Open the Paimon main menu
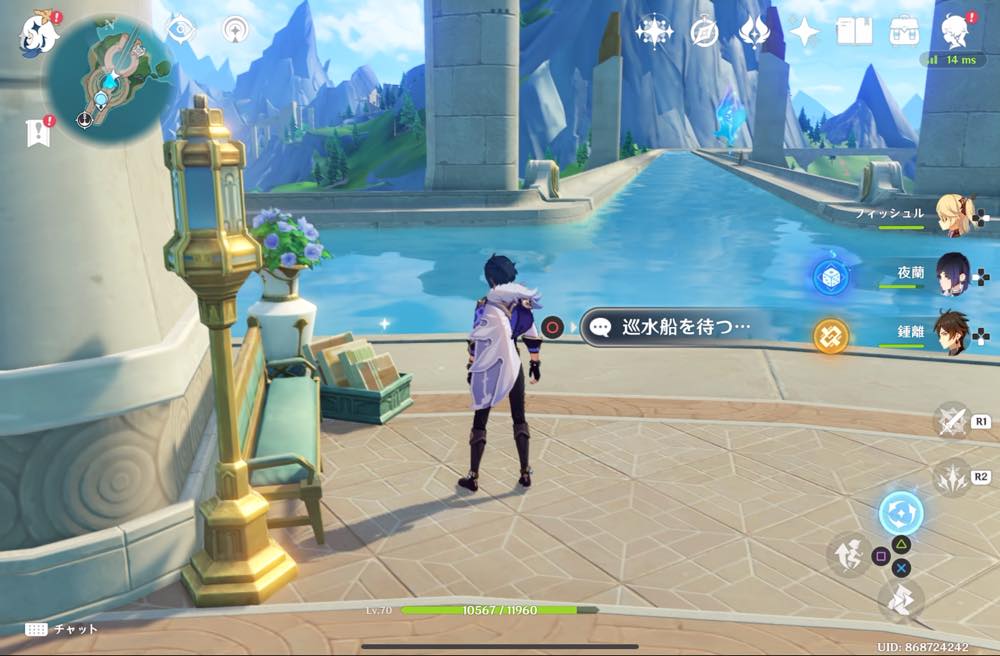 coord(38,32)
